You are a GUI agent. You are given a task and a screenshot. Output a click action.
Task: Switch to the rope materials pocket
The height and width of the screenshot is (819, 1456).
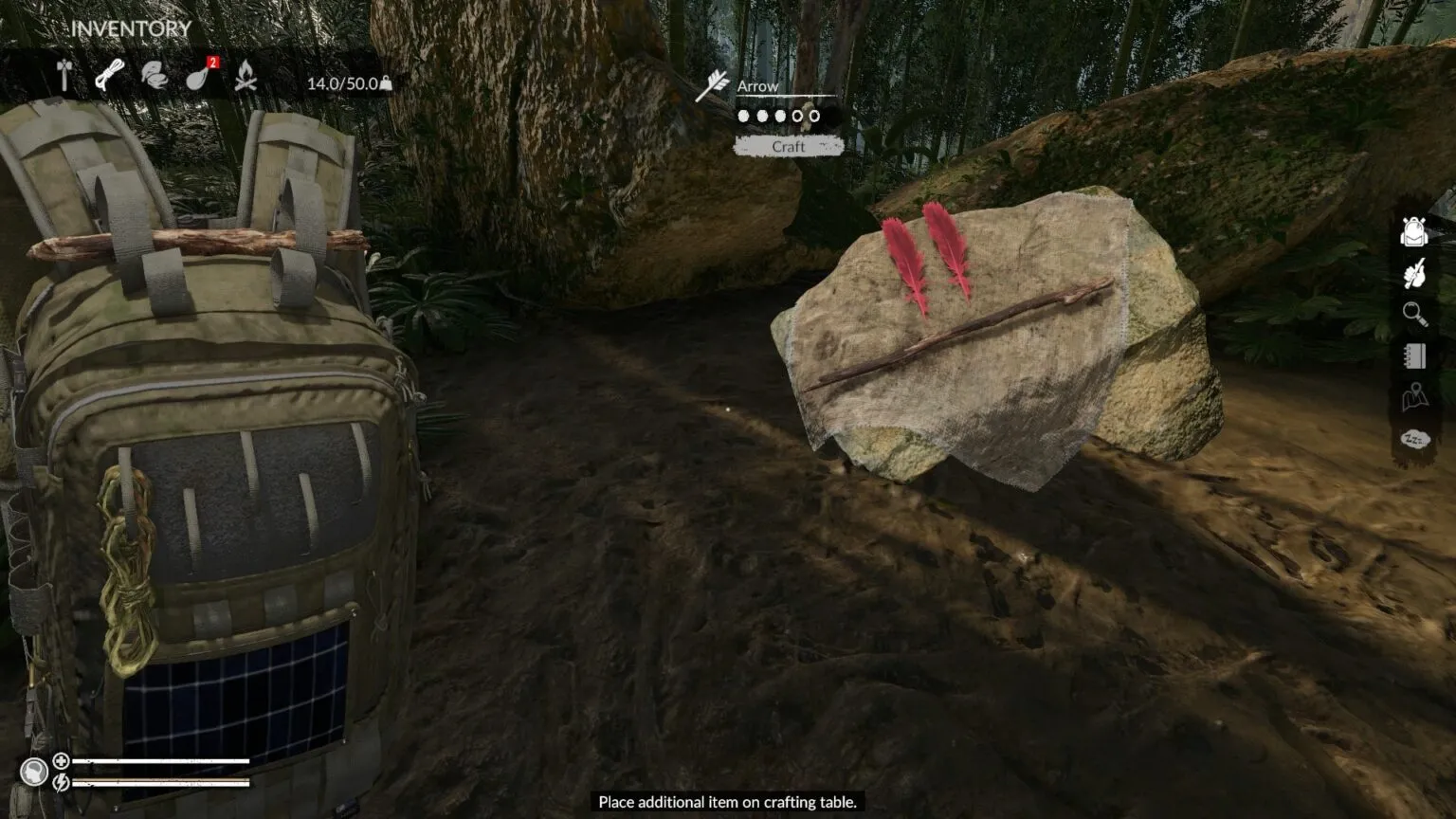coord(109,75)
